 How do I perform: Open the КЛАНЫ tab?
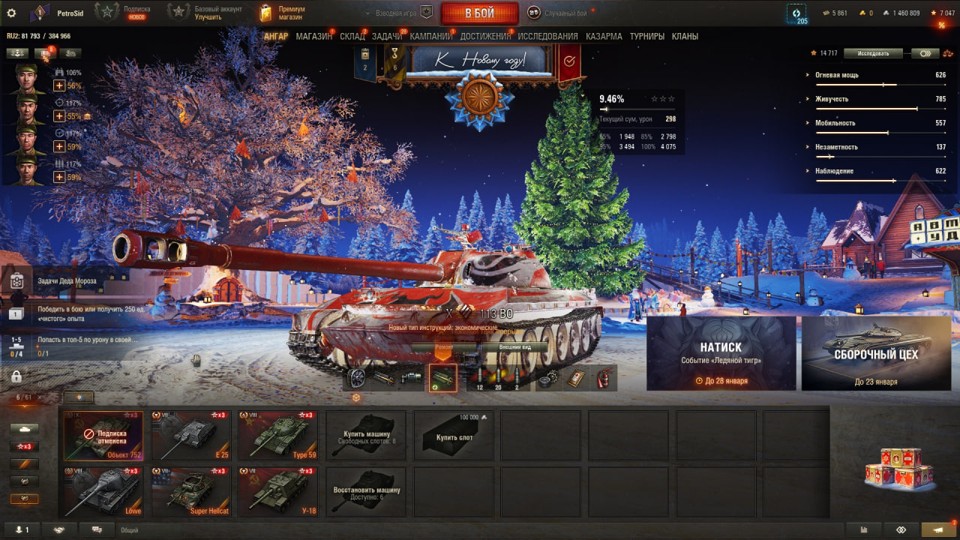coord(685,37)
